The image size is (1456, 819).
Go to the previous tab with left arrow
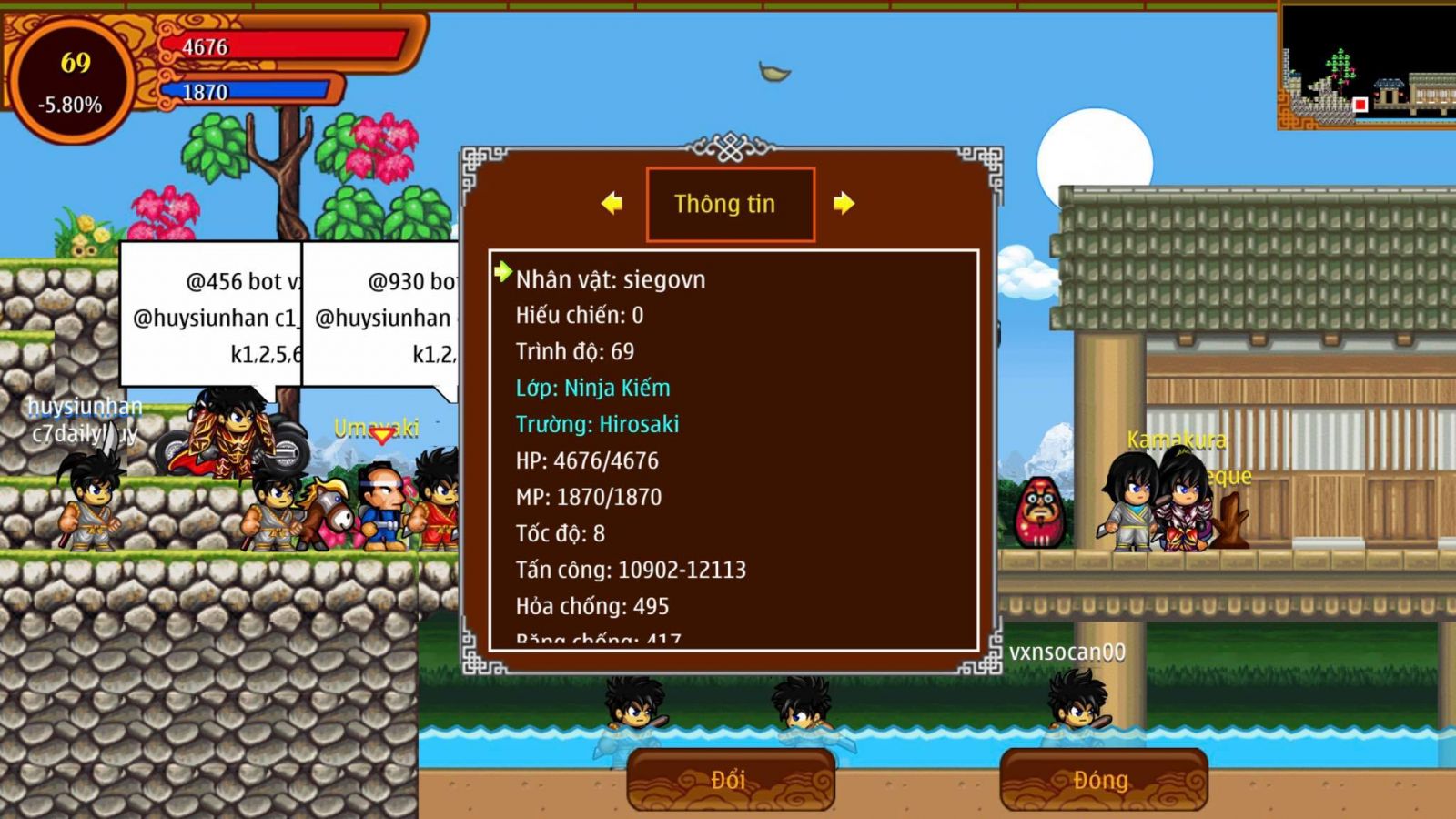pos(612,203)
